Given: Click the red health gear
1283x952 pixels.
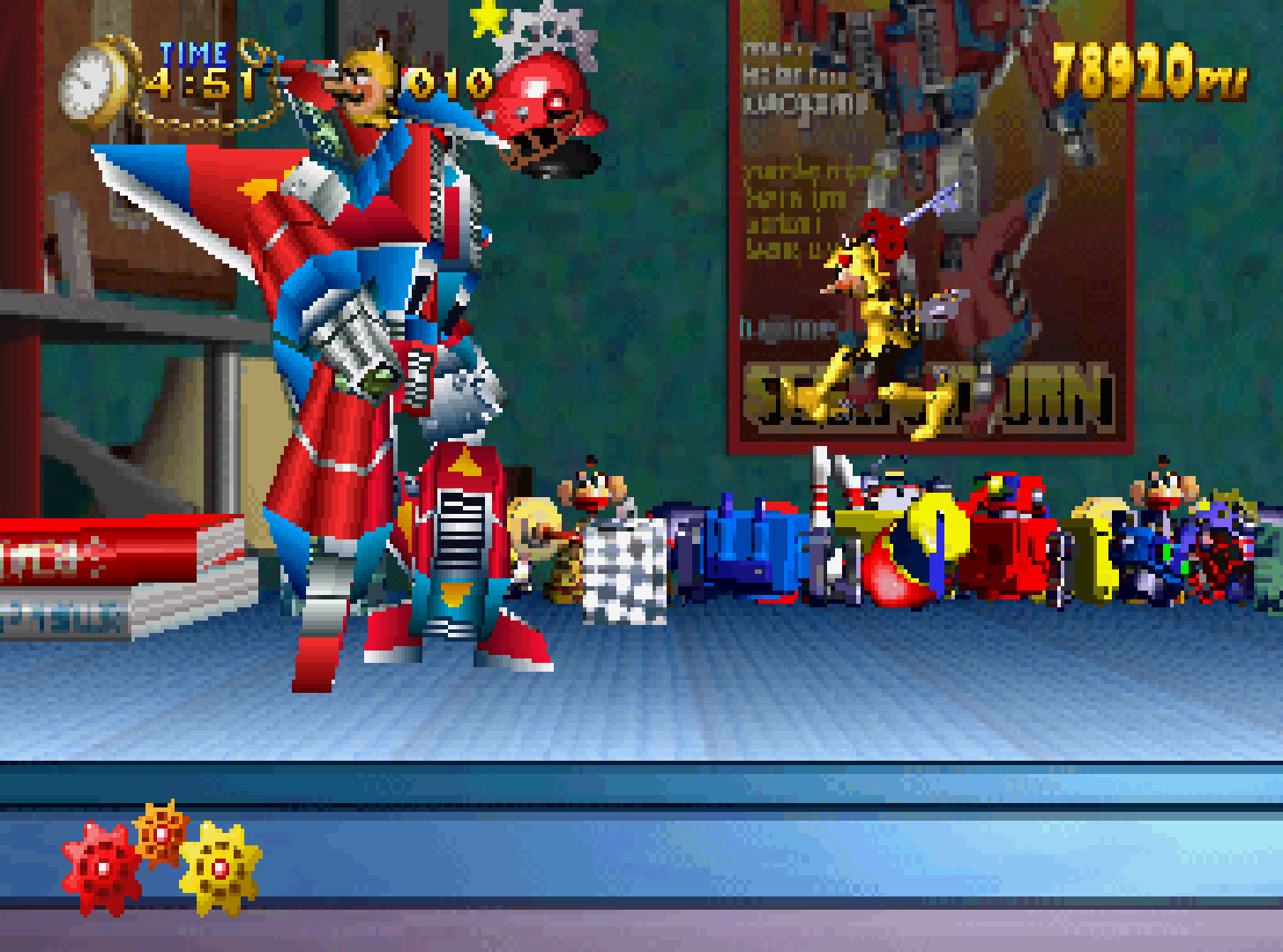Looking at the screenshot, I should click(101, 868).
